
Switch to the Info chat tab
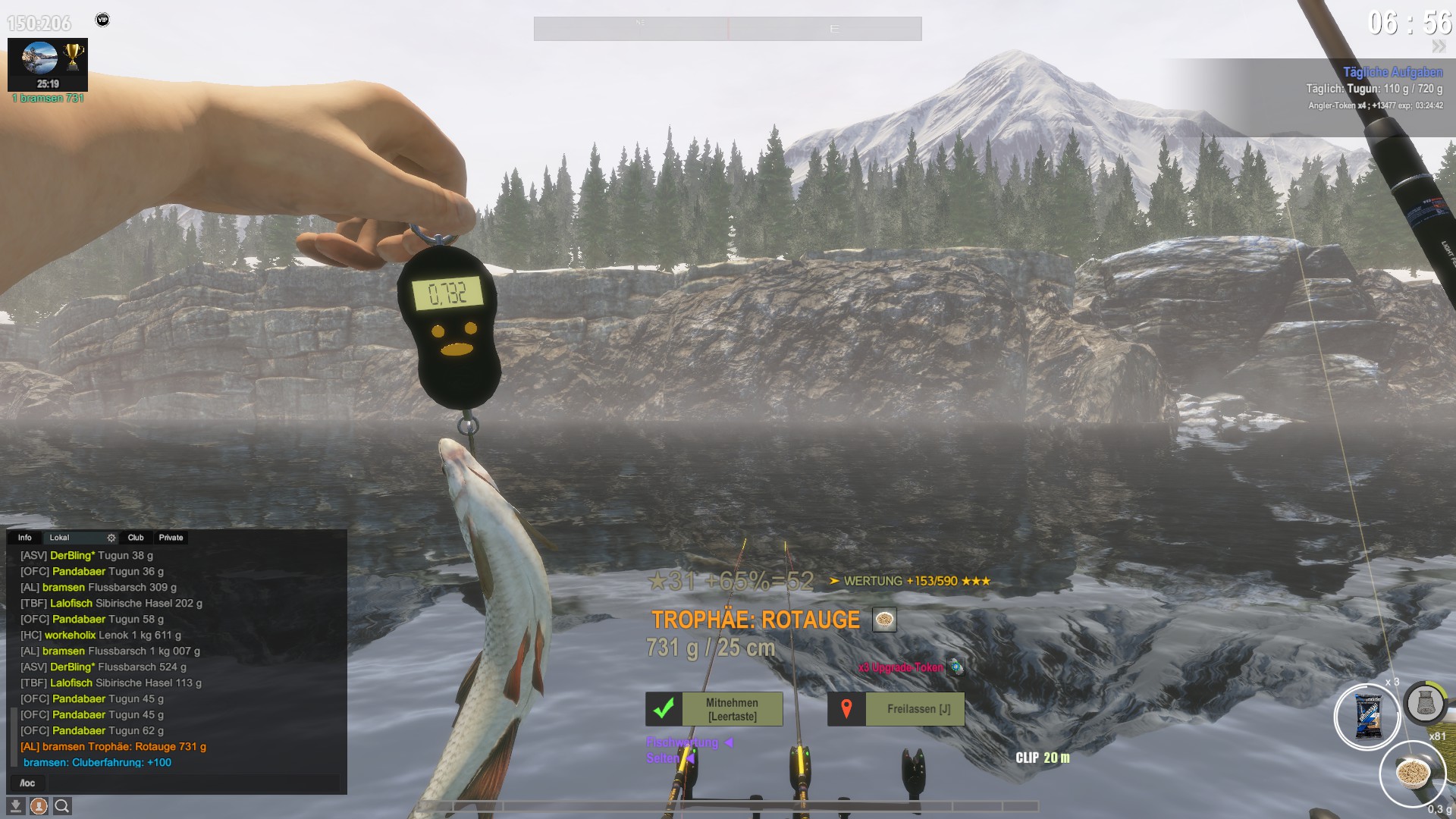pos(25,538)
